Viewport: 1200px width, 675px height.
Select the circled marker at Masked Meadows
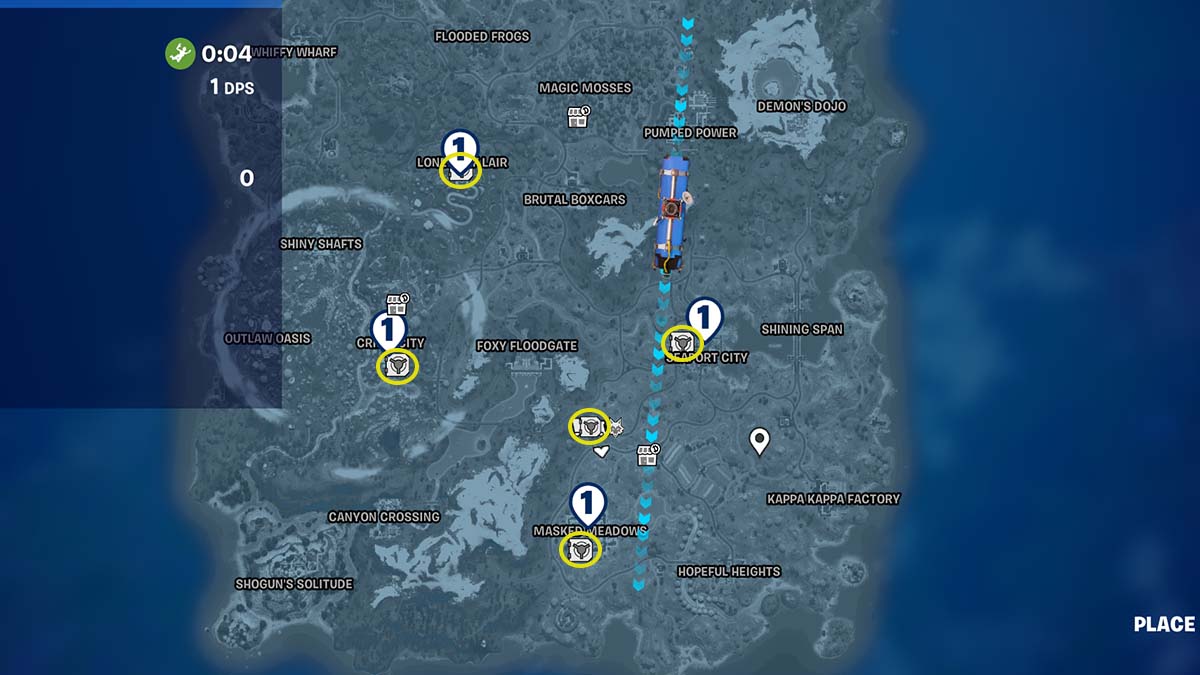tap(580, 549)
